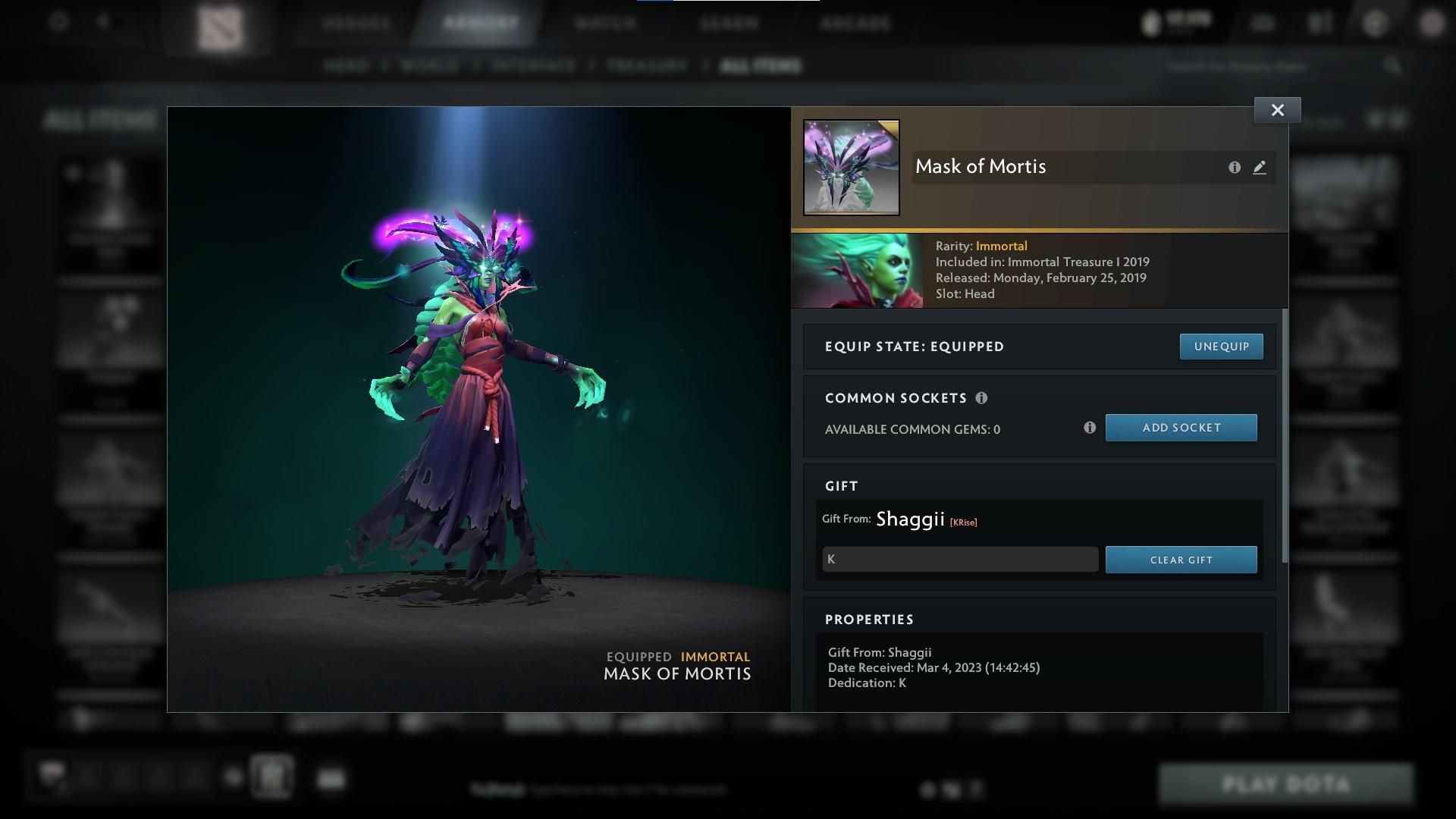Click the Mask of Mortis item thumbnail
Image resolution: width=1456 pixels, height=819 pixels.
[851, 167]
